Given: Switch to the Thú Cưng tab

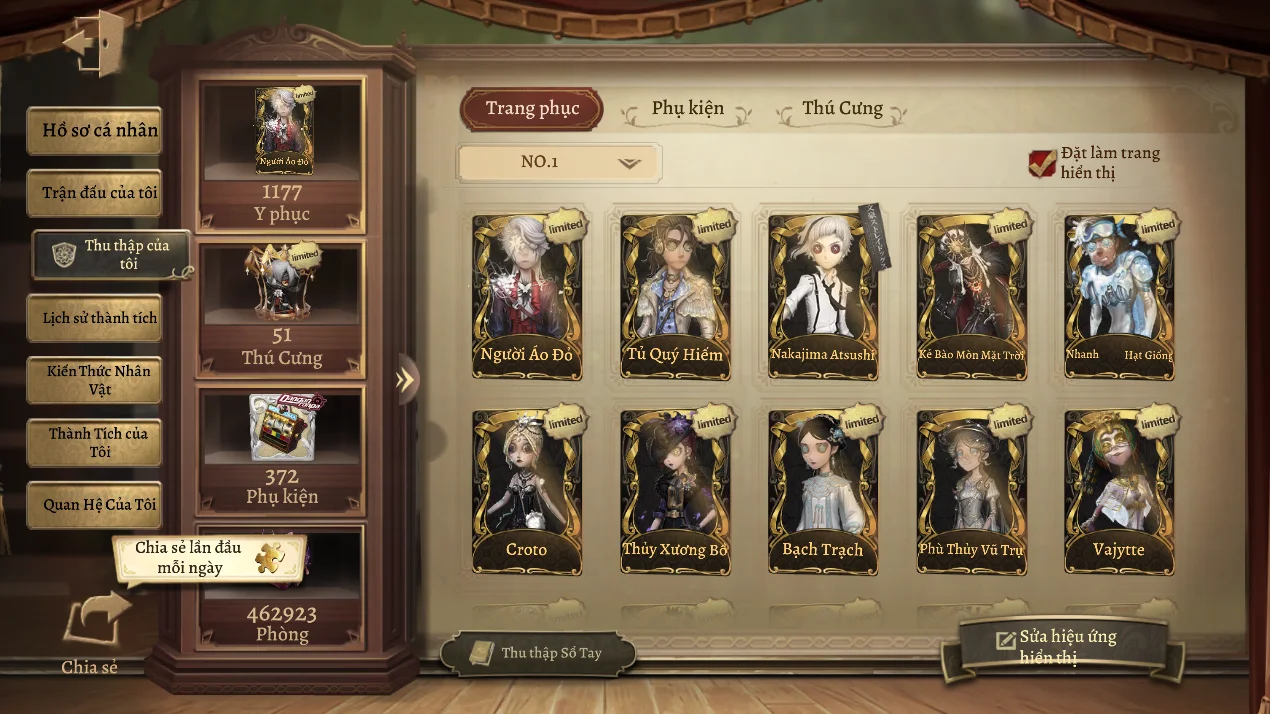Looking at the screenshot, I should pos(842,108).
